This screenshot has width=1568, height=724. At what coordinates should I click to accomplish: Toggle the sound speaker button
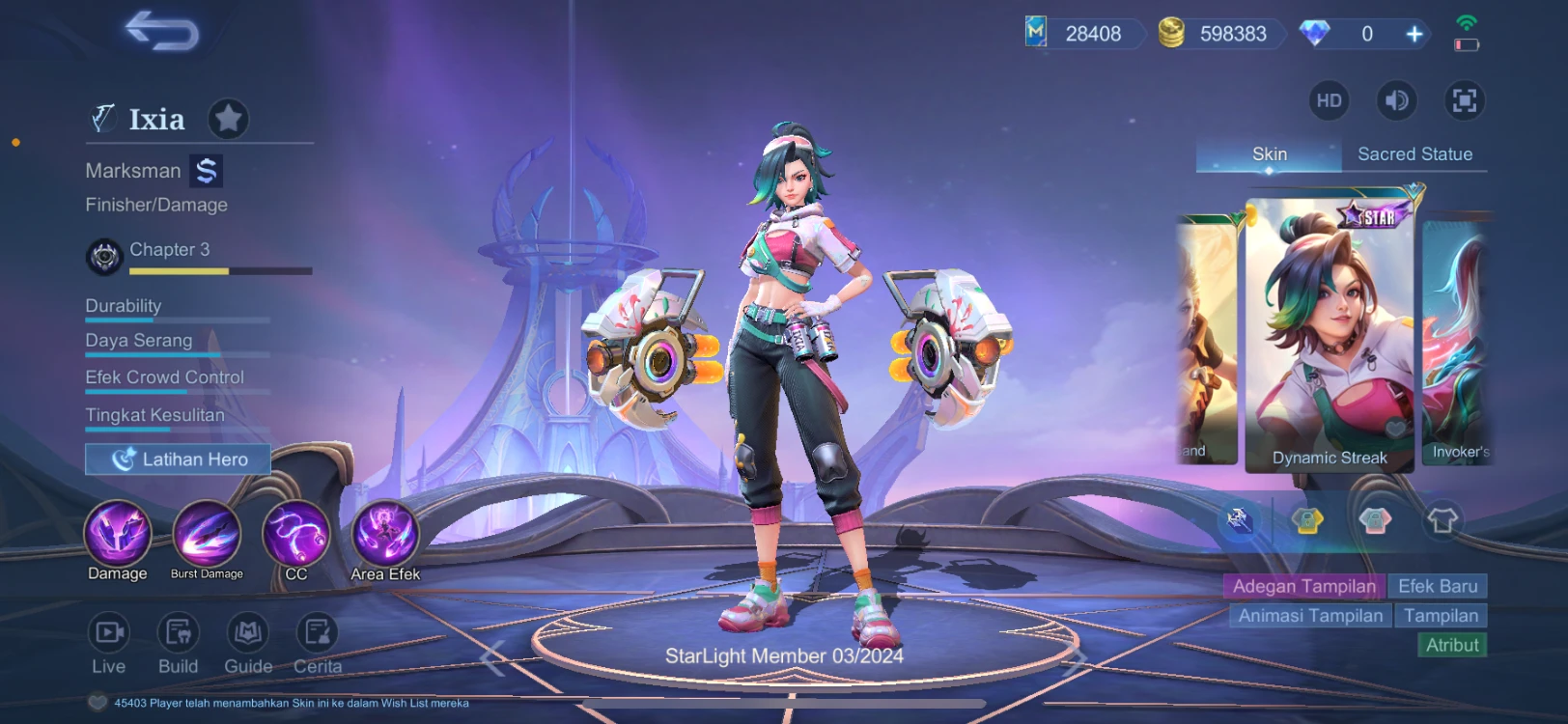1396,100
